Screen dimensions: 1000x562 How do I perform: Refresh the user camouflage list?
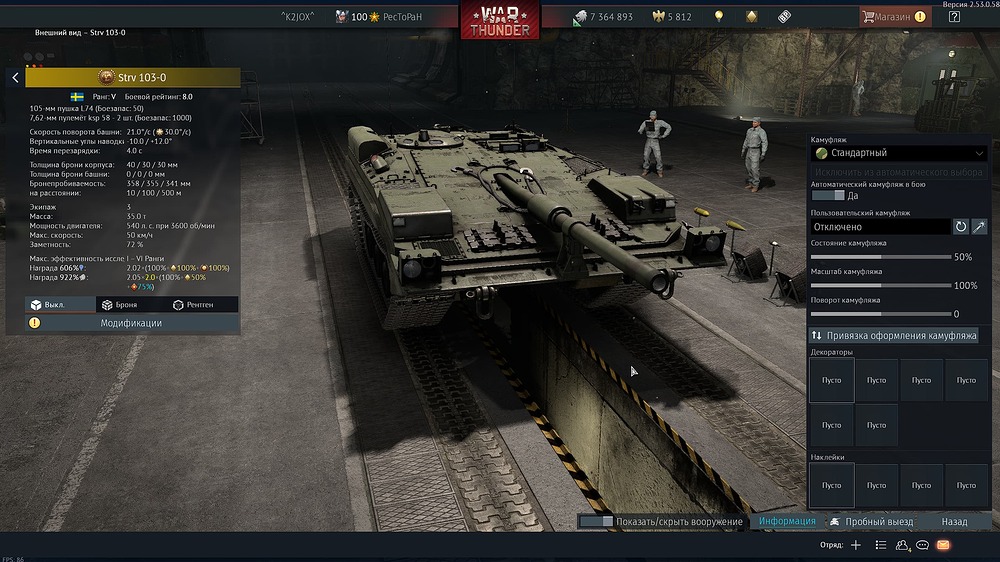[x=961, y=227]
